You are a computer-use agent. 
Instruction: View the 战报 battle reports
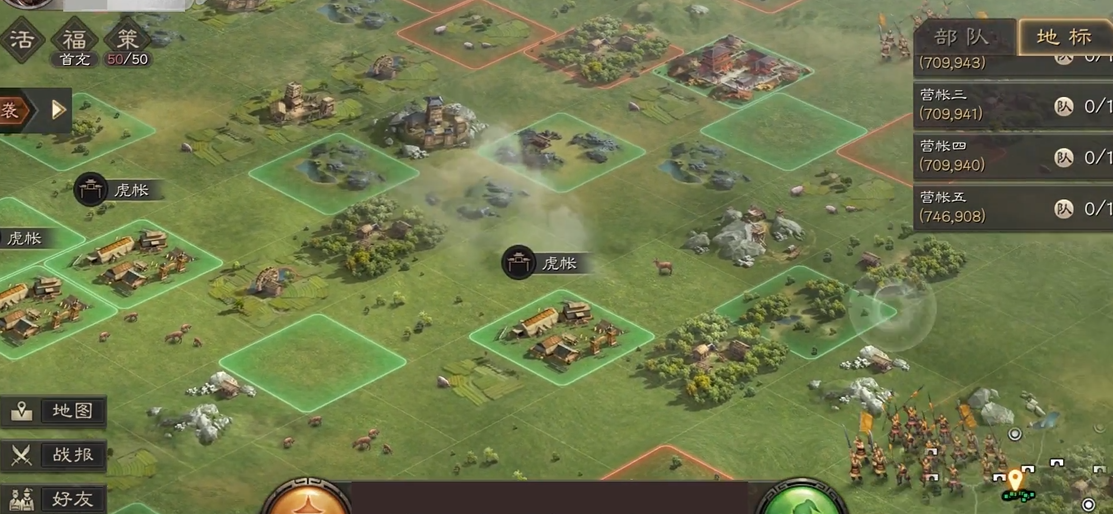click(55, 455)
